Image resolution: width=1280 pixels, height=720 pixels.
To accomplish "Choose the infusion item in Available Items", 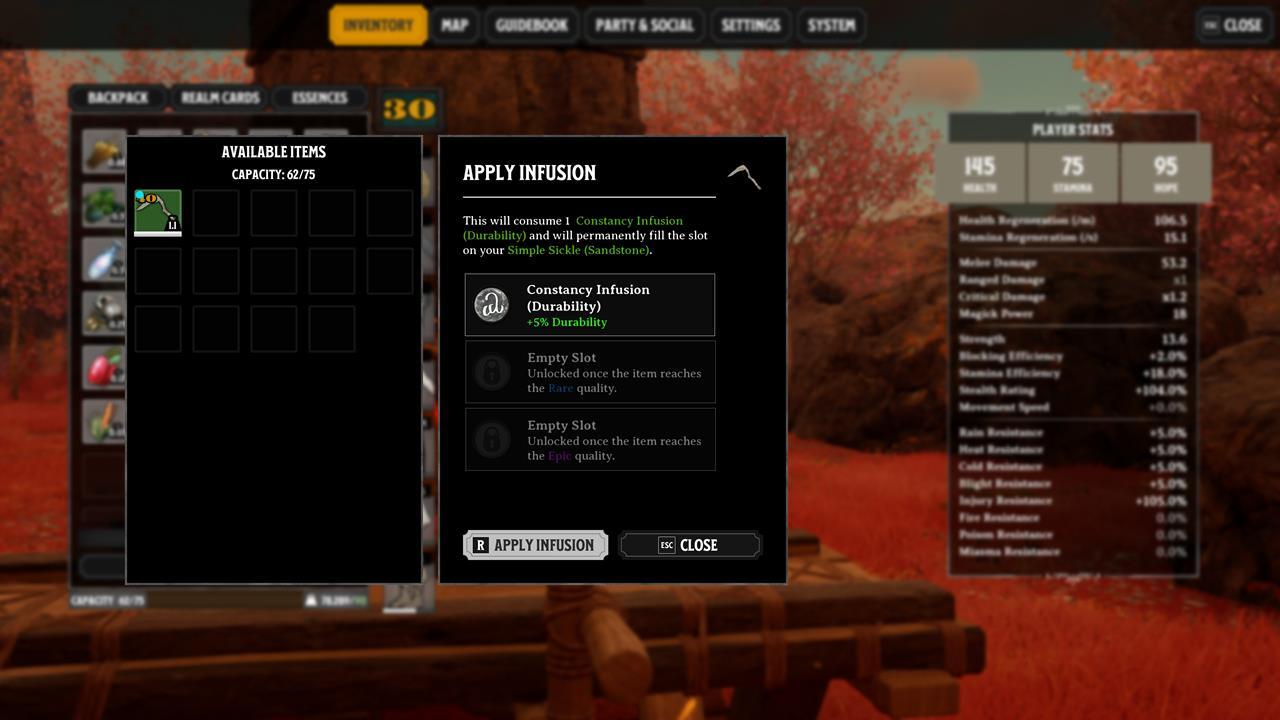I will pos(158,212).
